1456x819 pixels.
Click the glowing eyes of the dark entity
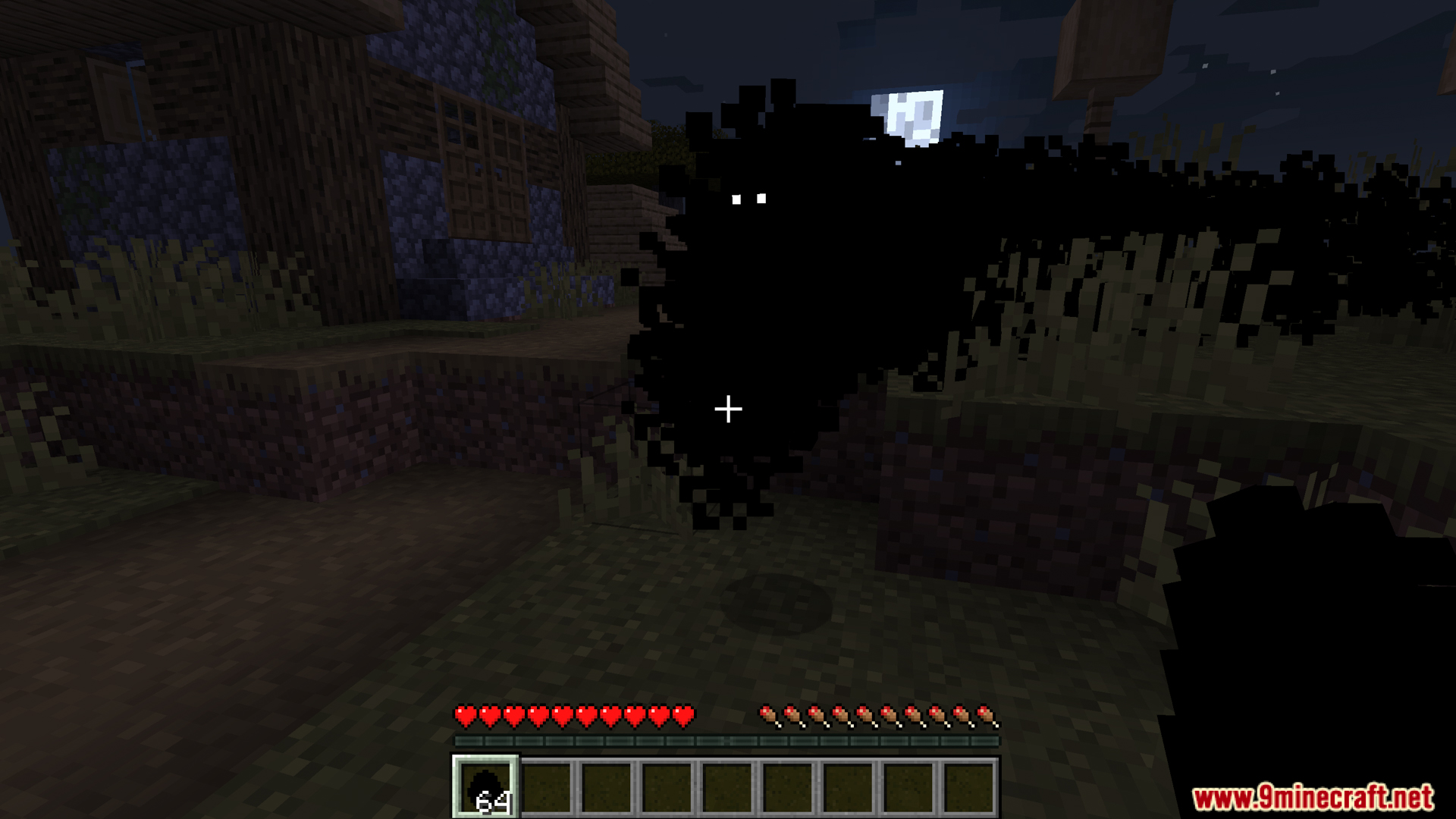(x=750, y=198)
